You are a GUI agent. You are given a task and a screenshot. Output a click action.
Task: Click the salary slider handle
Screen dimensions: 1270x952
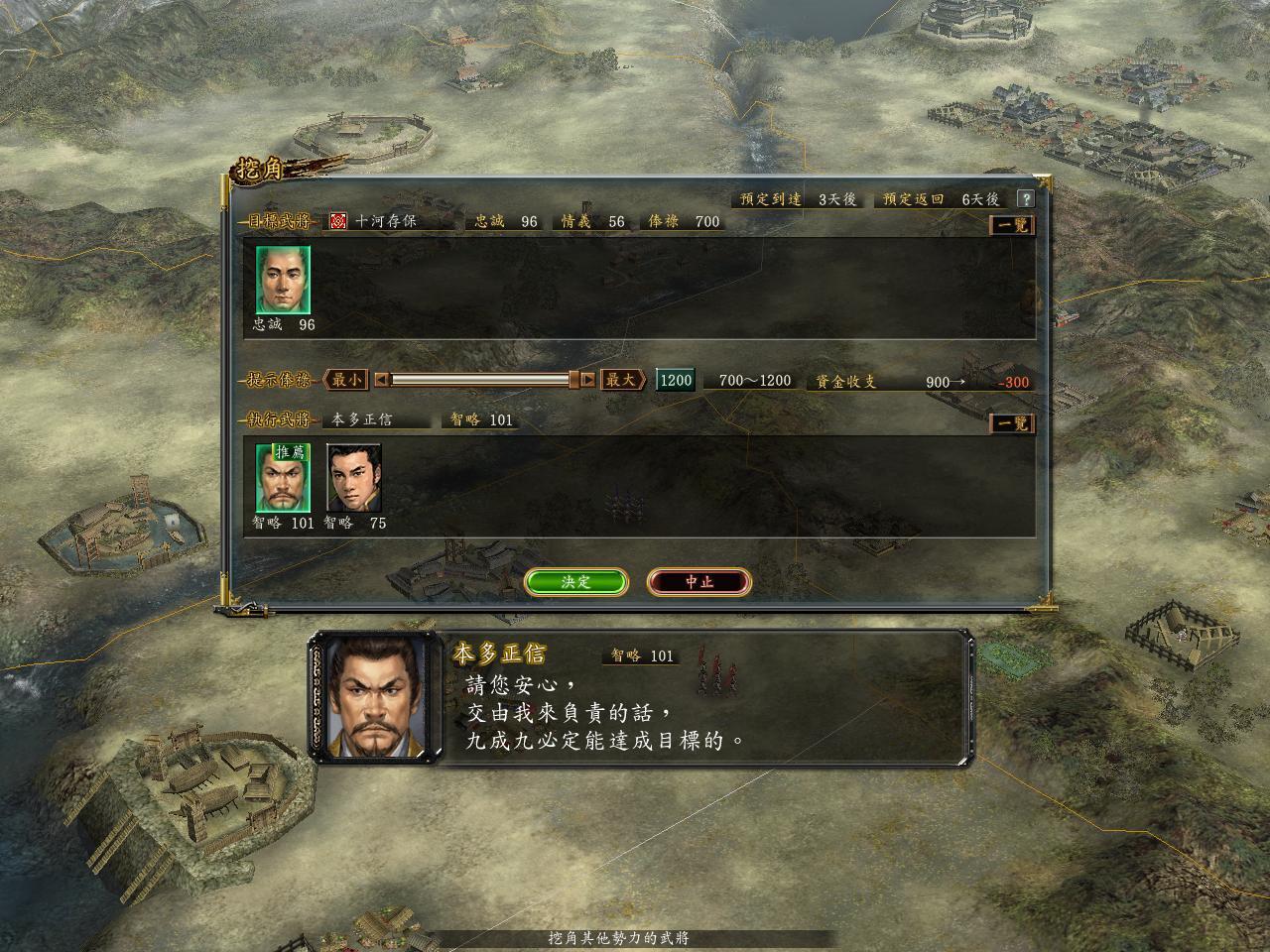[573, 380]
